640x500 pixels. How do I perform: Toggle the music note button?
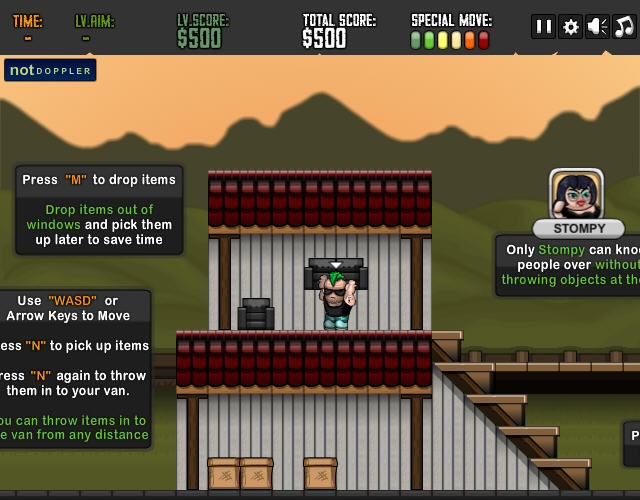pyautogui.click(x=624, y=27)
